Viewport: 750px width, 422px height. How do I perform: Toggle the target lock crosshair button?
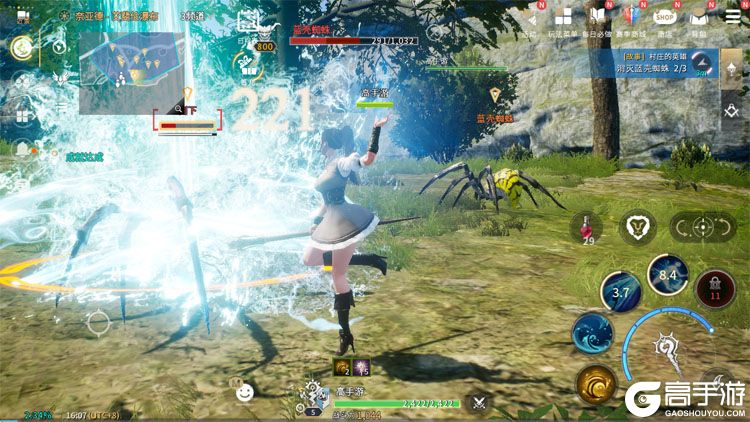701,228
